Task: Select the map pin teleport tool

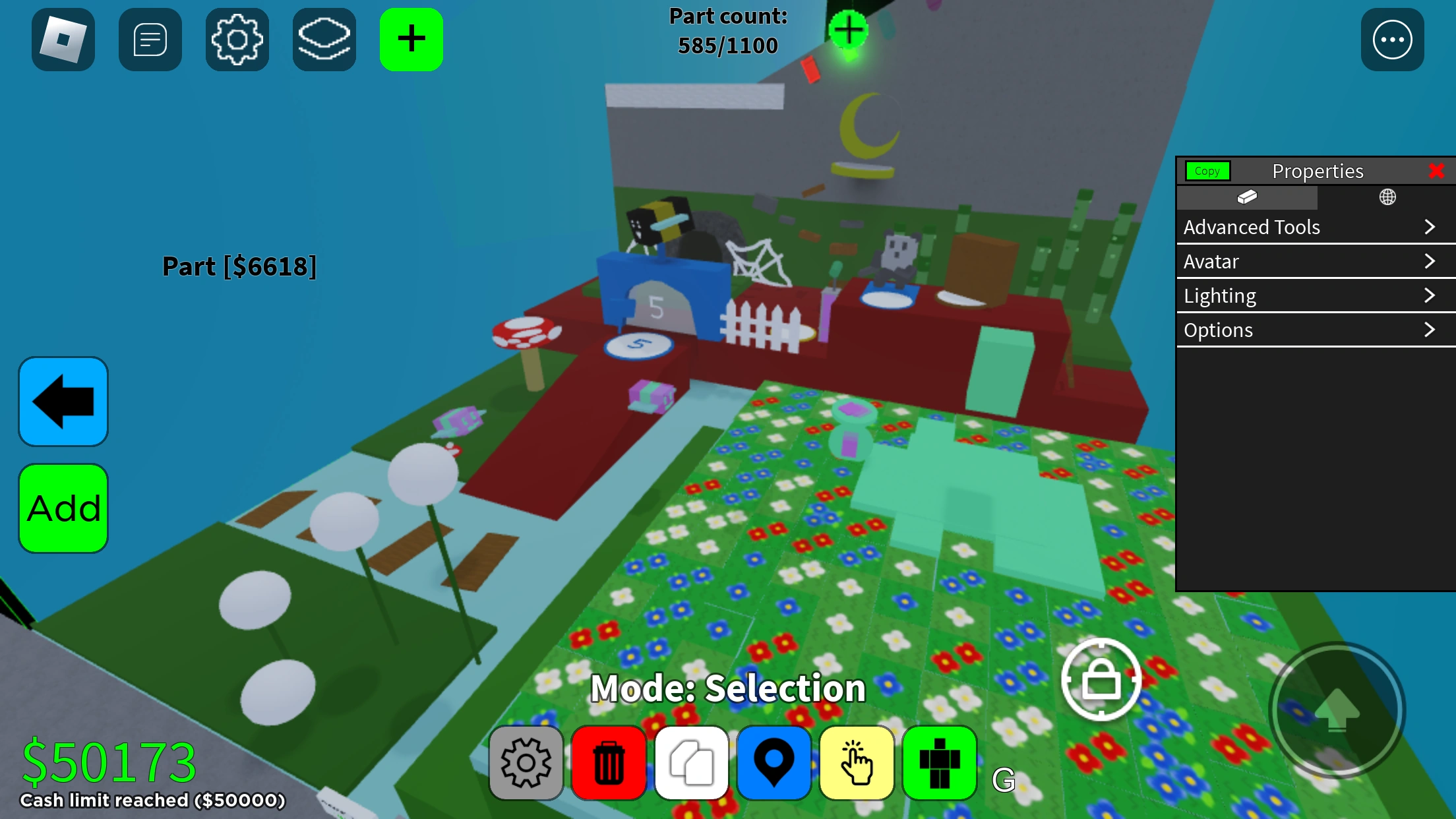Action: tap(773, 762)
